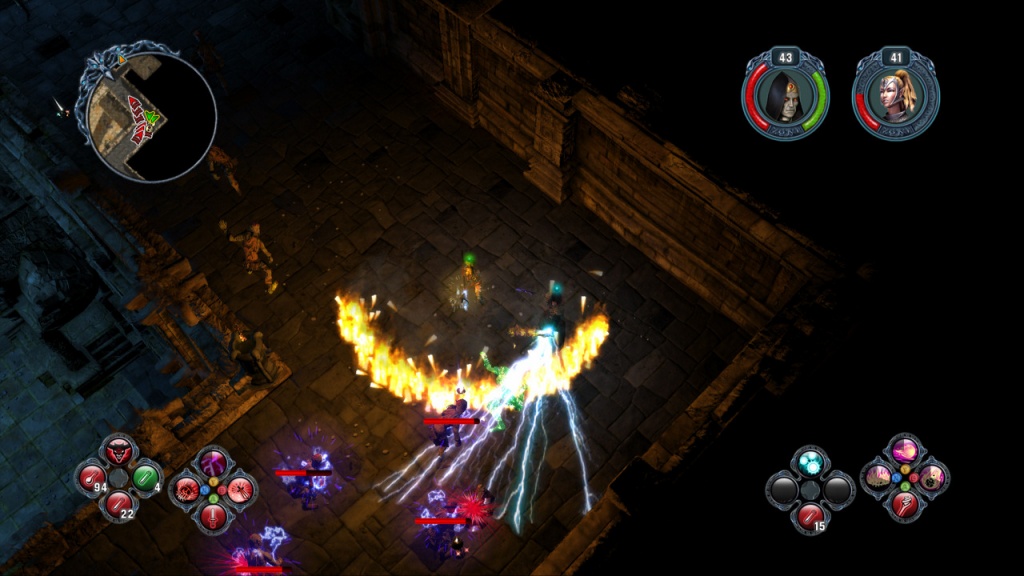Select the blonde elf character portrait
The width and height of the screenshot is (1024, 576).
pyautogui.click(x=895, y=95)
